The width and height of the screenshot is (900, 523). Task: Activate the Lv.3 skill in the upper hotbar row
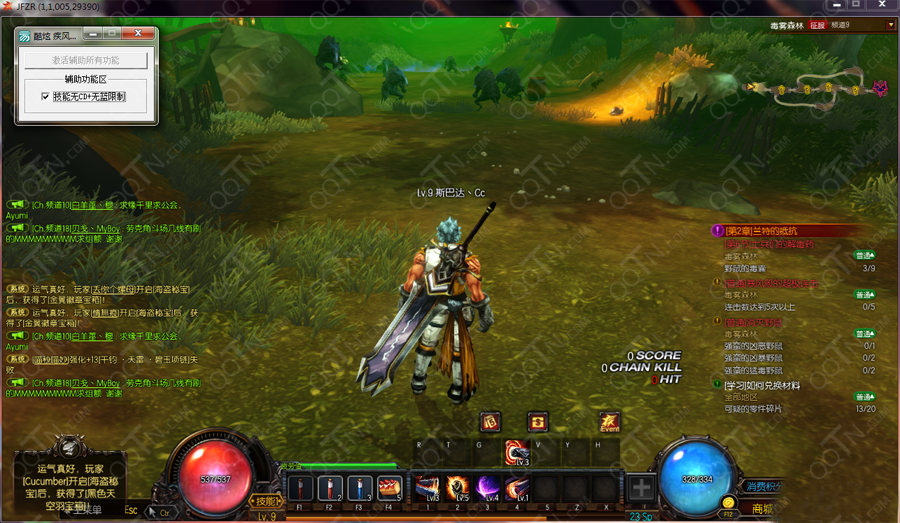click(517, 453)
